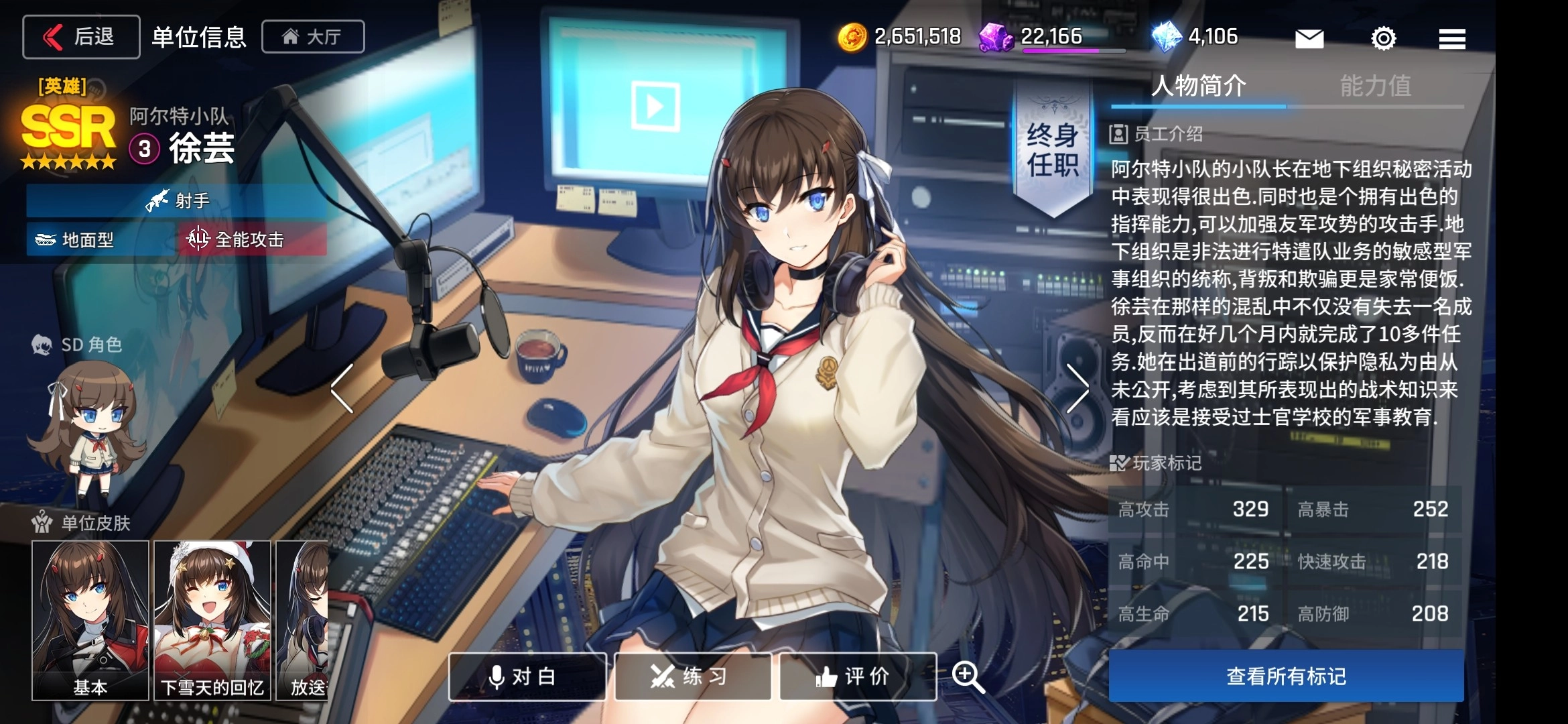This screenshot has height=724, width=1568.
Task: Open the mail envelope icon
Action: click(x=1309, y=38)
